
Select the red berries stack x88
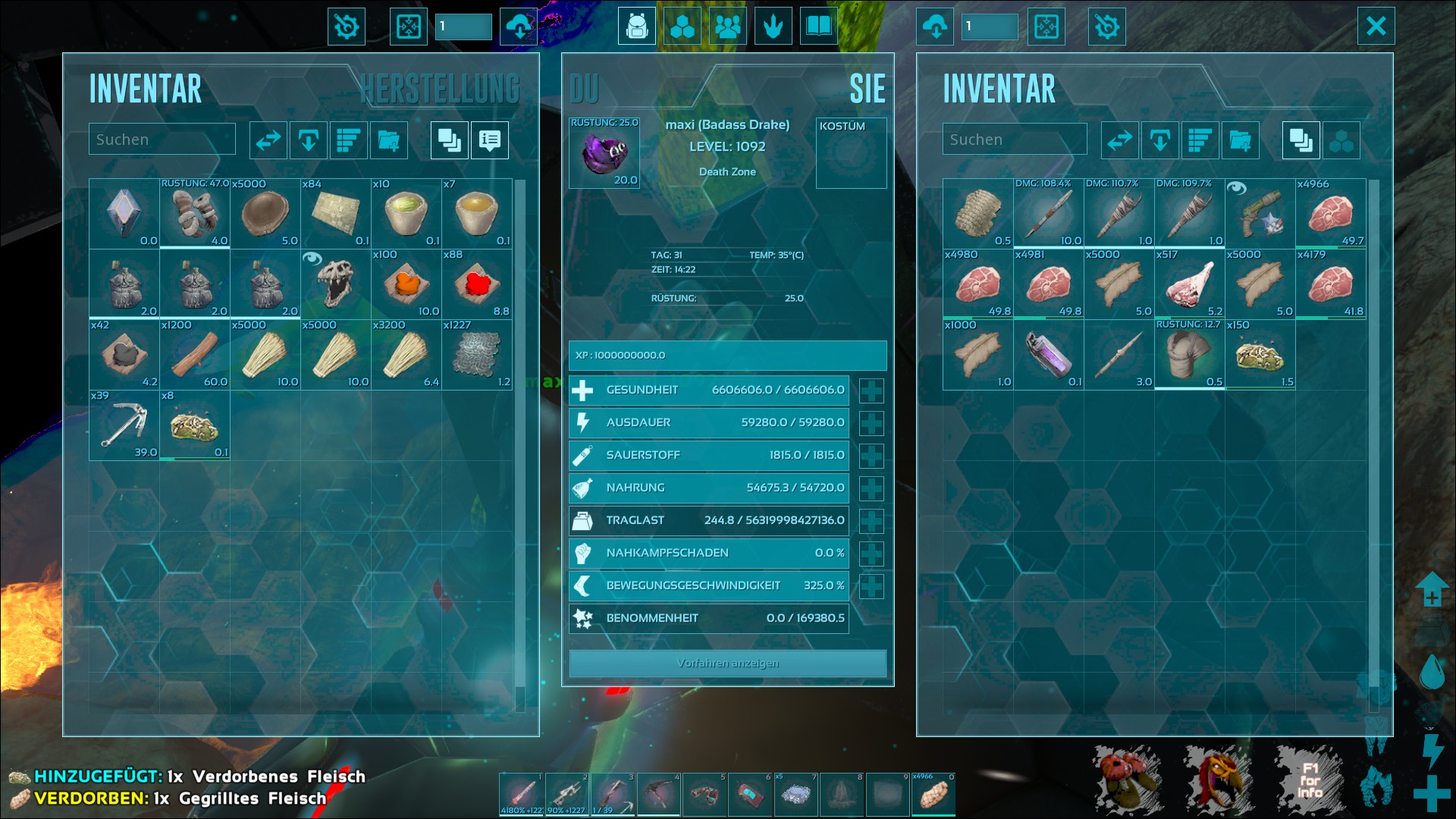click(477, 284)
